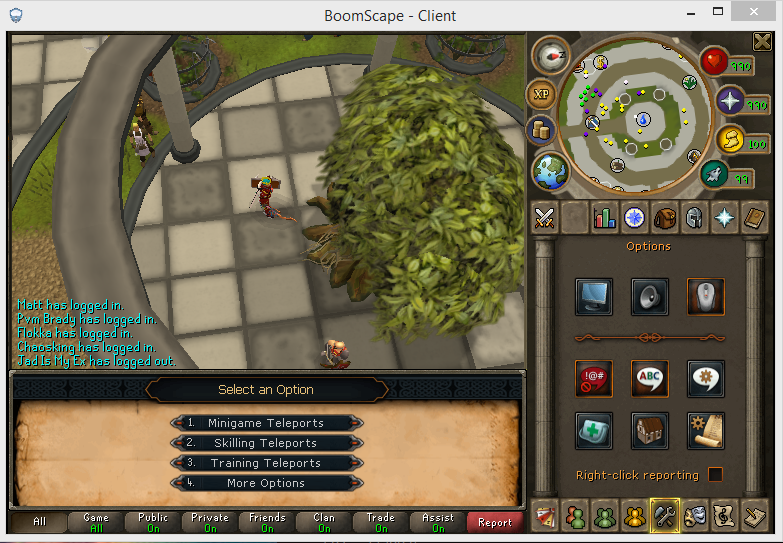The image size is (783, 543).
Task: Open the backpack inventory tab
Action: 664,217
